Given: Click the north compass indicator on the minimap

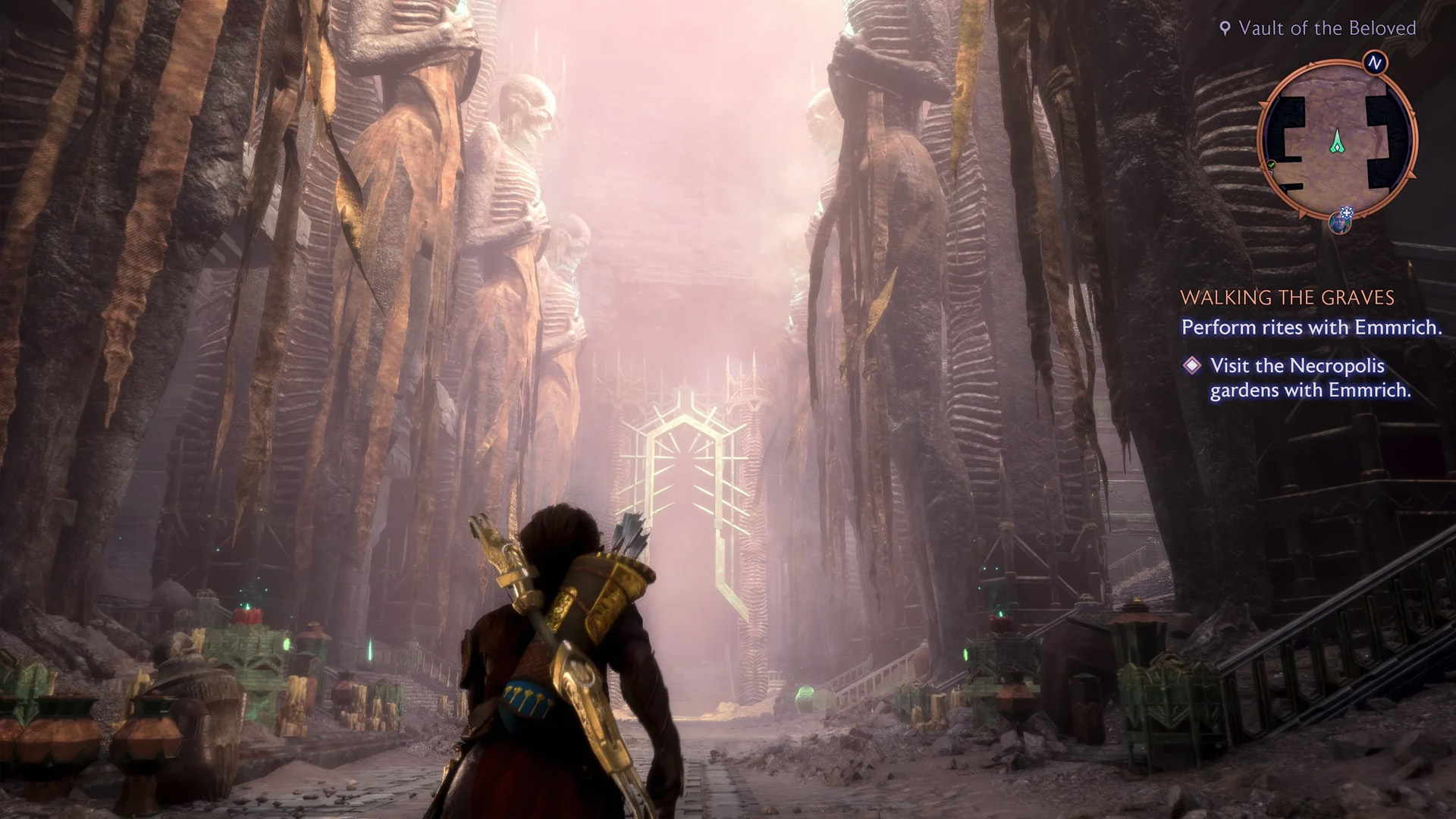Looking at the screenshot, I should click(x=1374, y=64).
